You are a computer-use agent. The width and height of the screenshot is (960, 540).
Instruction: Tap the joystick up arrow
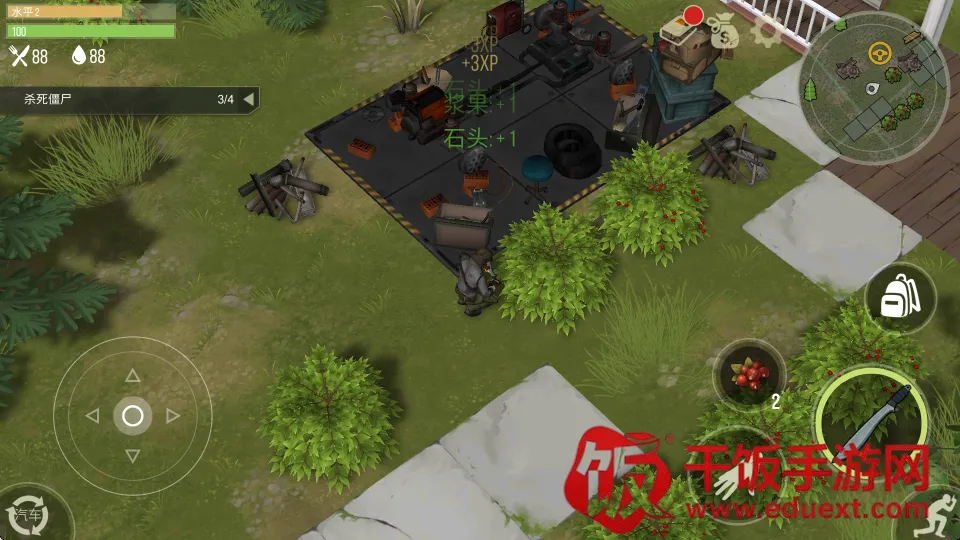132,376
